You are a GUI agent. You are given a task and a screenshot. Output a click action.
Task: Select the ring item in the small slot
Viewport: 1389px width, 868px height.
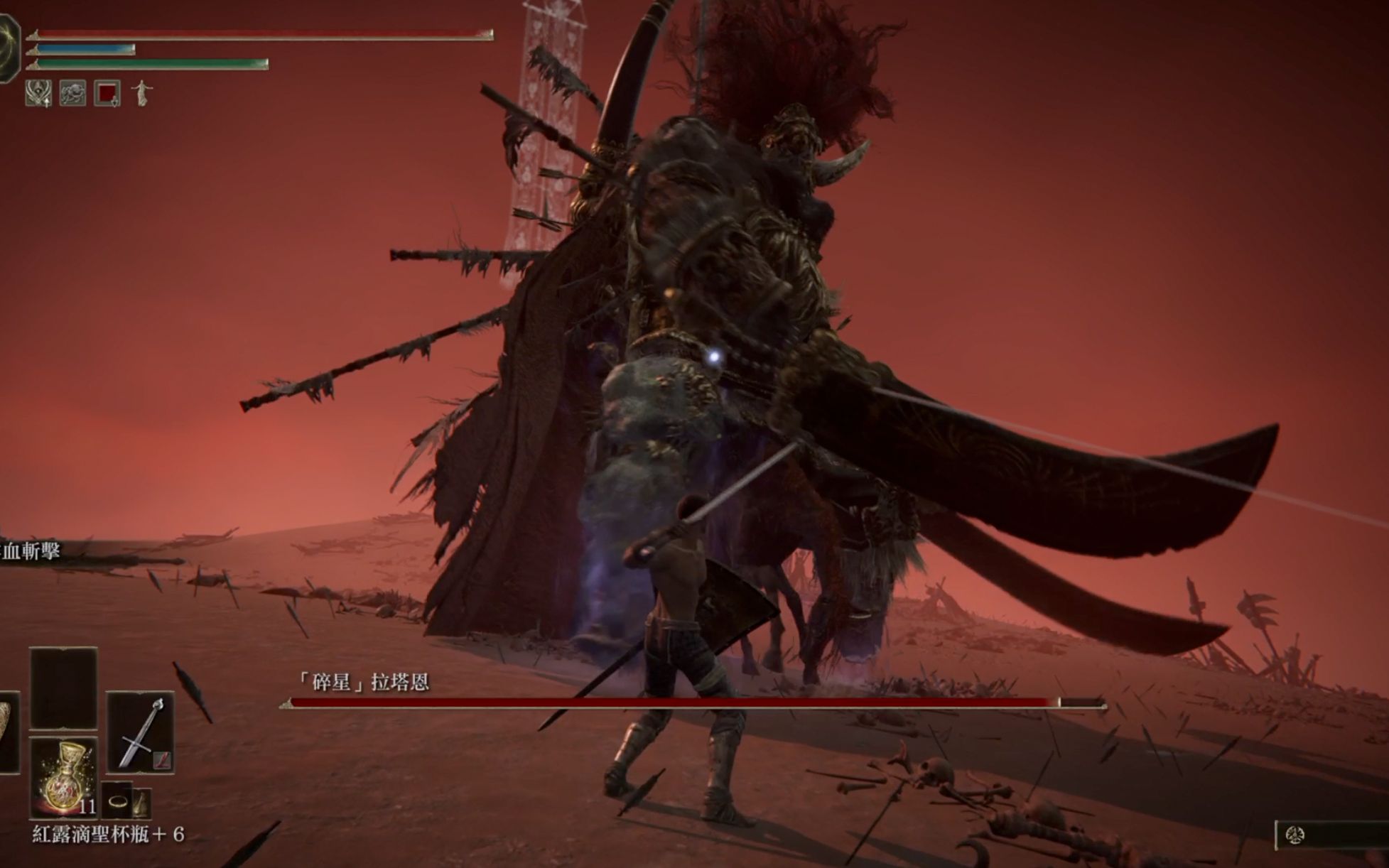117,802
